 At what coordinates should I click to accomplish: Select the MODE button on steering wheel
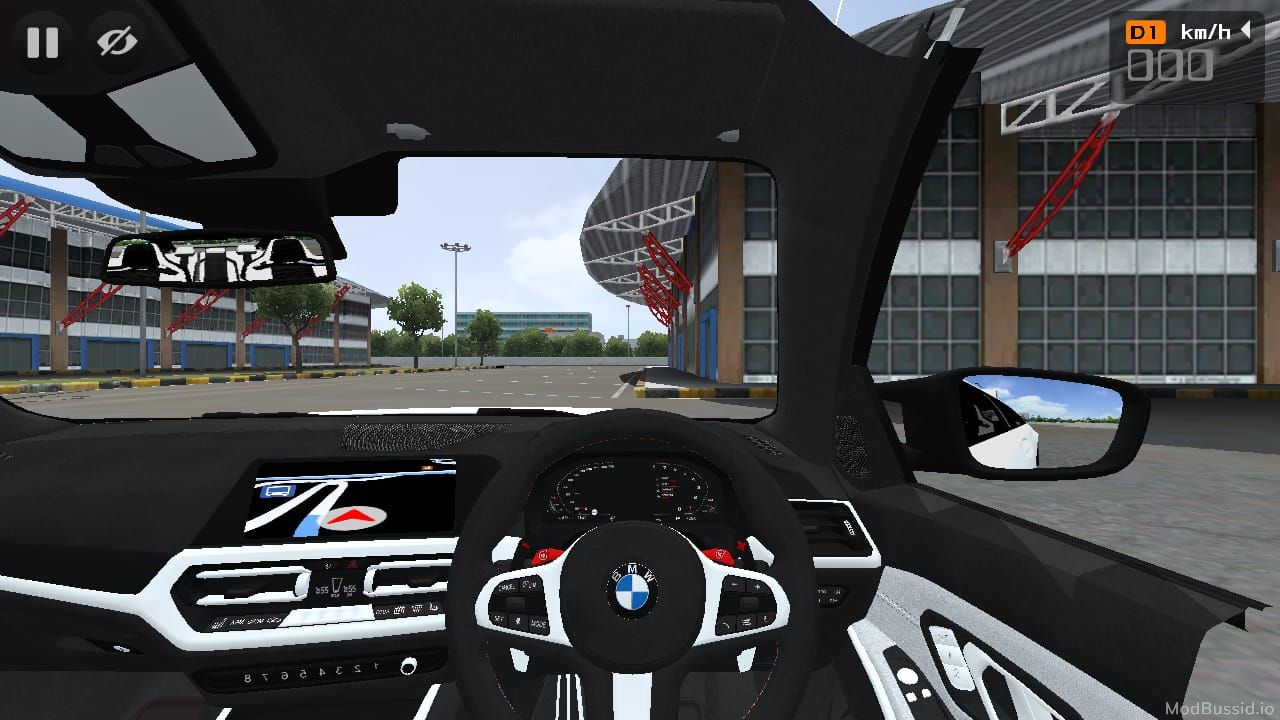click(539, 624)
